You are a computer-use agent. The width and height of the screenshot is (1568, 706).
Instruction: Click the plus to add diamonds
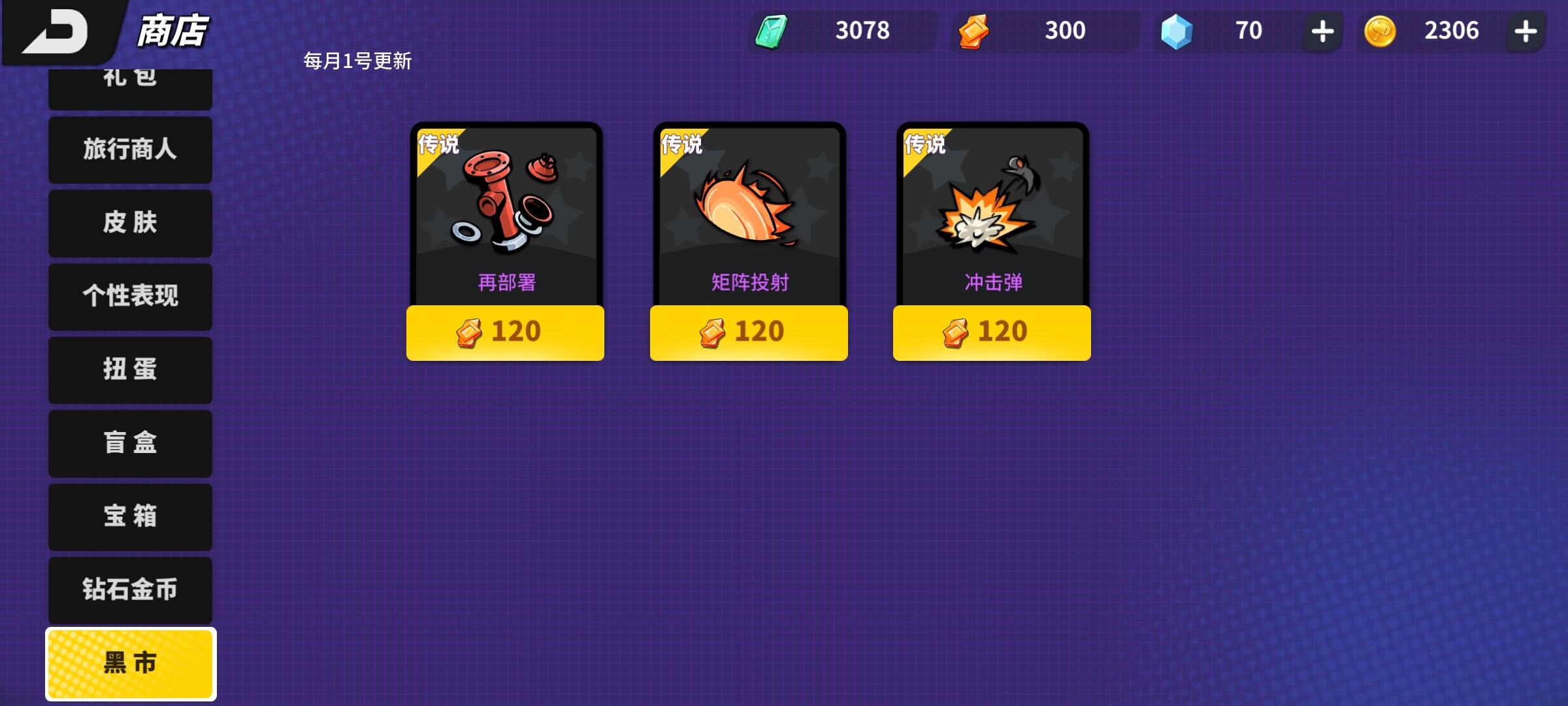pyautogui.click(x=1321, y=30)
